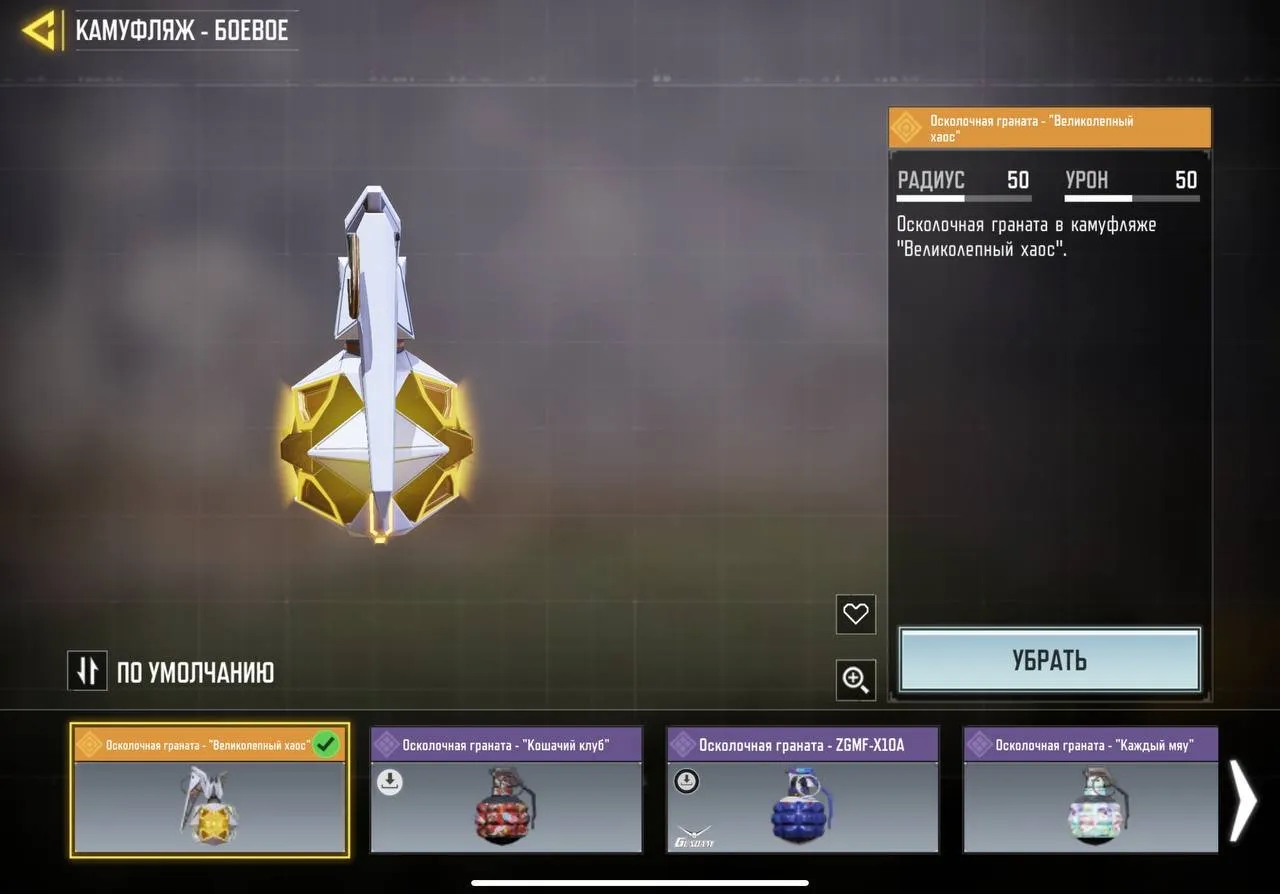The height and width of the screenshot is (894, 1280).
Task: Toggle favorite status for the equipped grenade camo
Action: (x=855, y=615)
